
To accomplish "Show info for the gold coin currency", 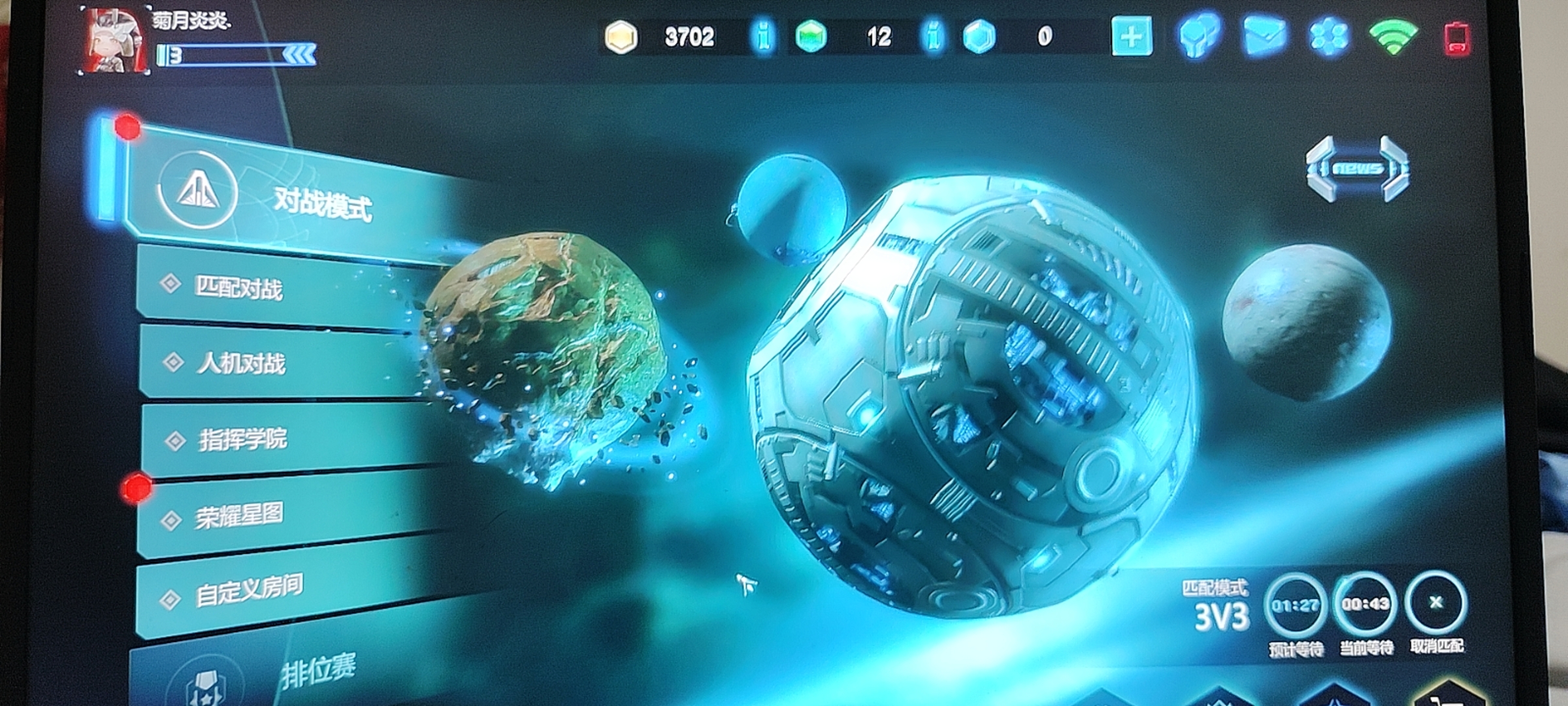I will pos(762,37).
